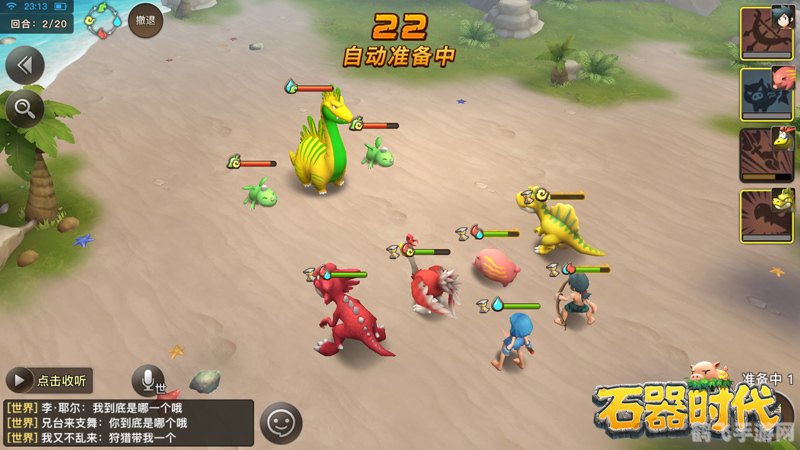
Task: Choose the yellow crested dinosaur's card
Action: click(766, 155)
